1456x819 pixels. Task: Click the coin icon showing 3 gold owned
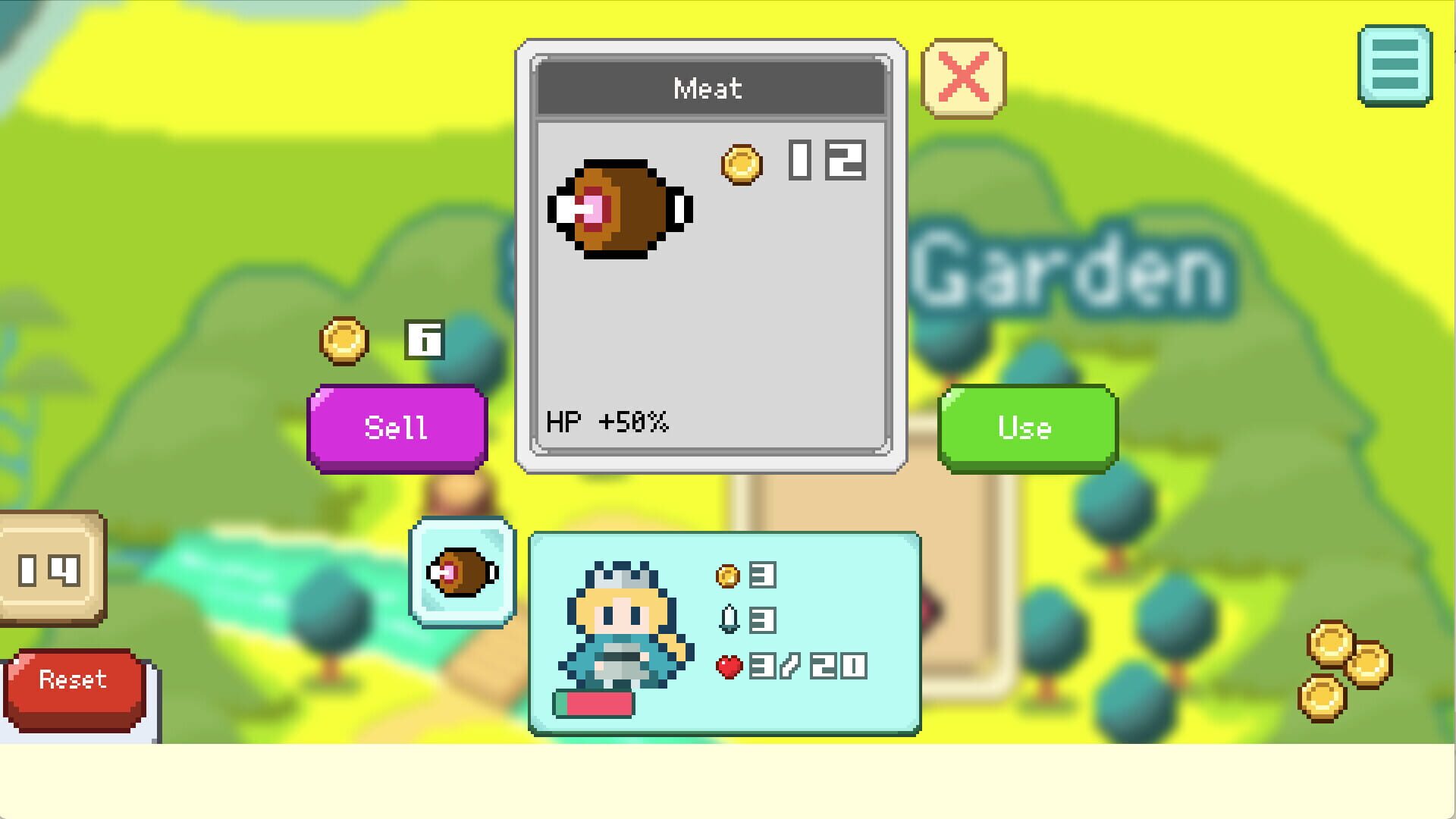click(726, 574)
